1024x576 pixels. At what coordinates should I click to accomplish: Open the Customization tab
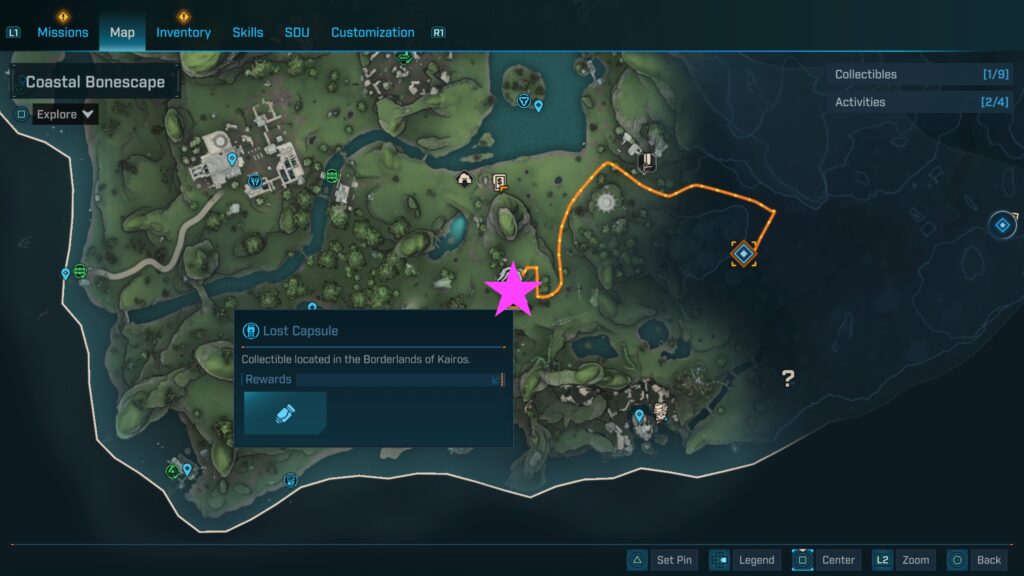pos(372,32)
